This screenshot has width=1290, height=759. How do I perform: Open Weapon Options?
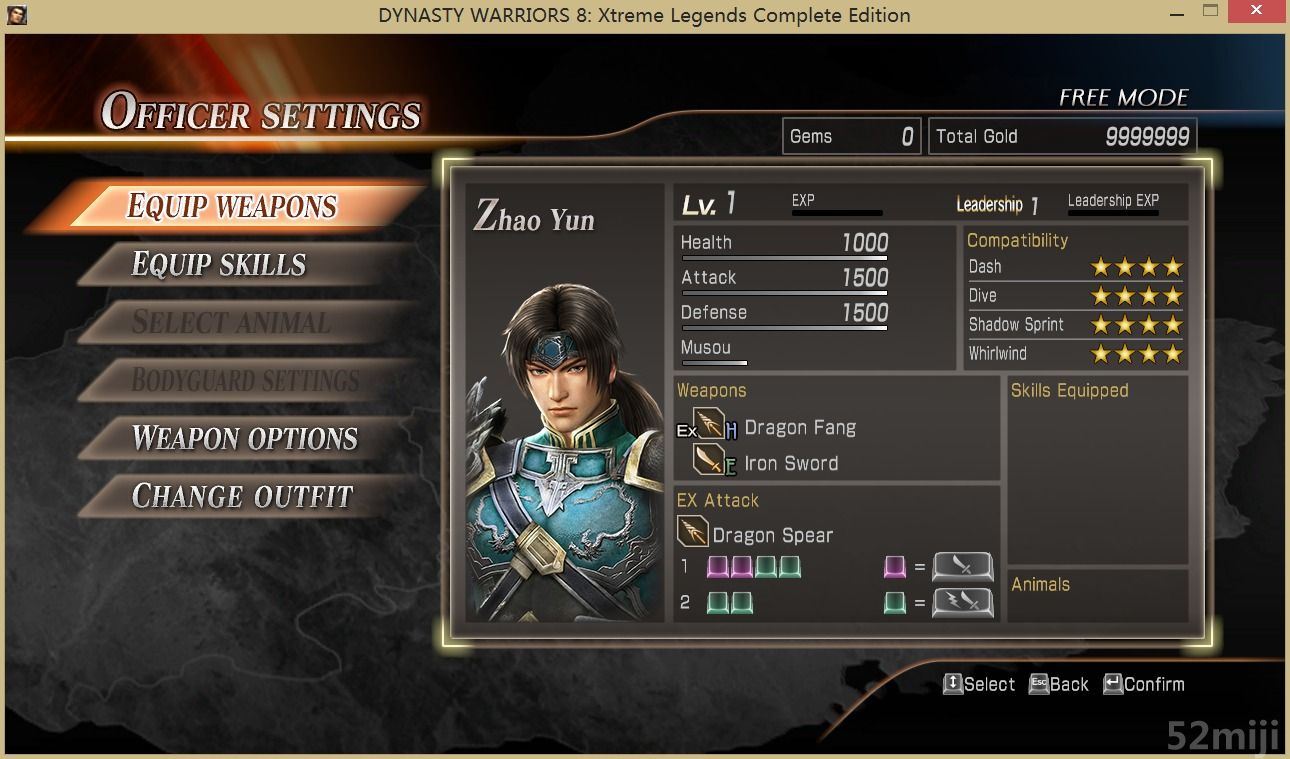[245, 439]
